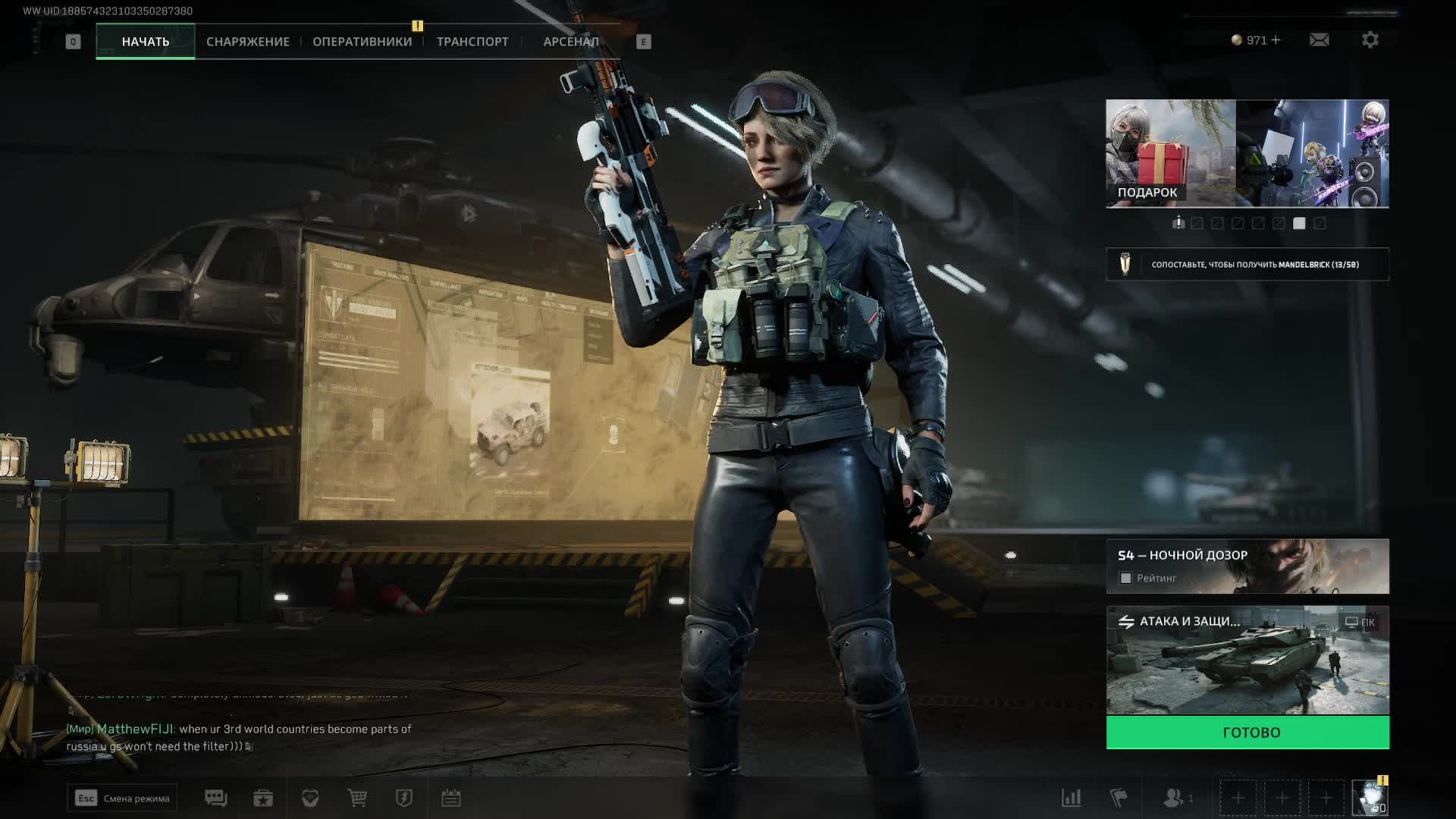1456x819 pixels.
Task: Open the calendar events icon
Action: point(451,798)
